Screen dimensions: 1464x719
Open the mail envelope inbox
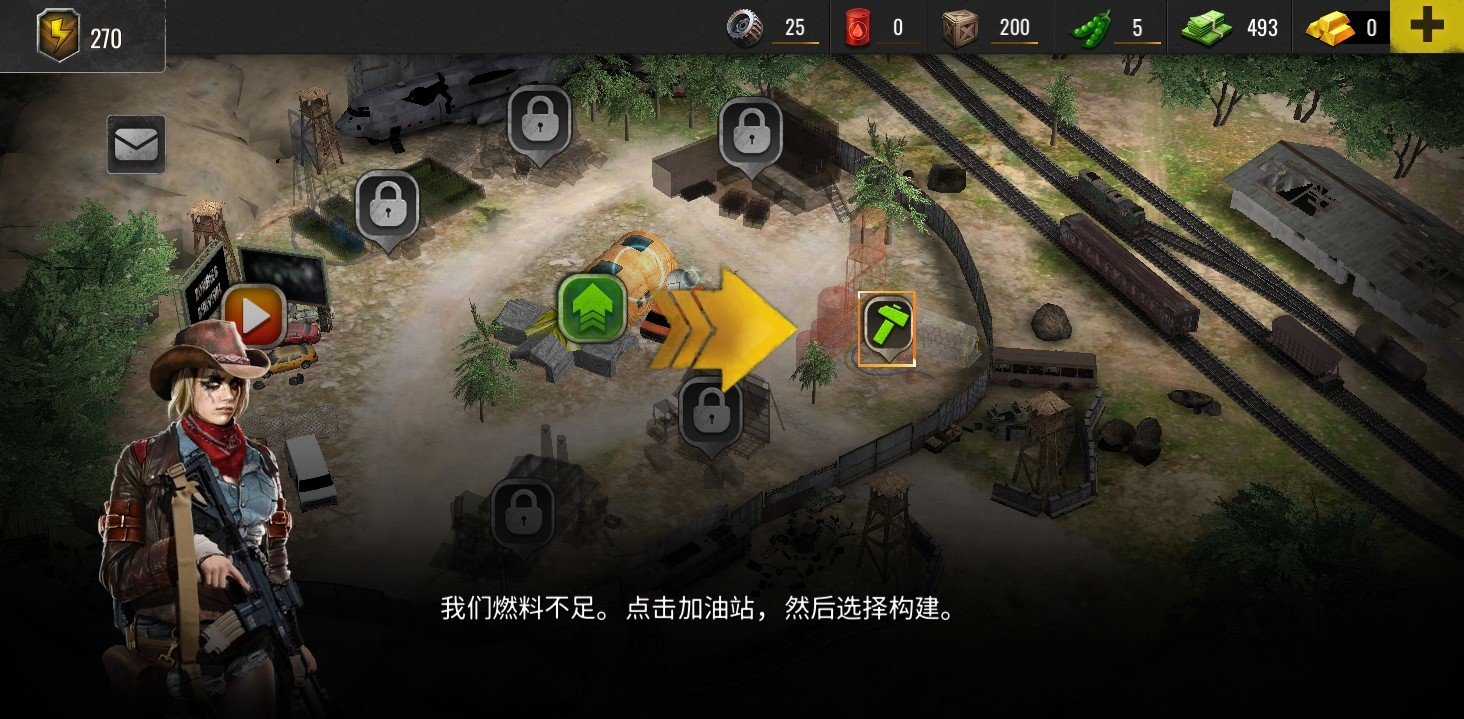[x=136, y=146]
